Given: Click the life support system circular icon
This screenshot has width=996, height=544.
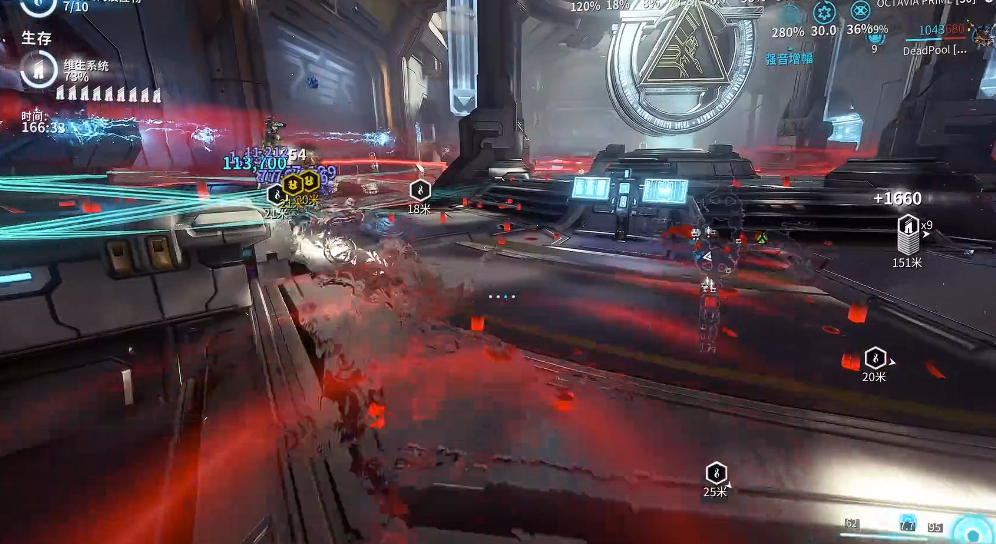Looking at the screenshot, I should point(38,69).
